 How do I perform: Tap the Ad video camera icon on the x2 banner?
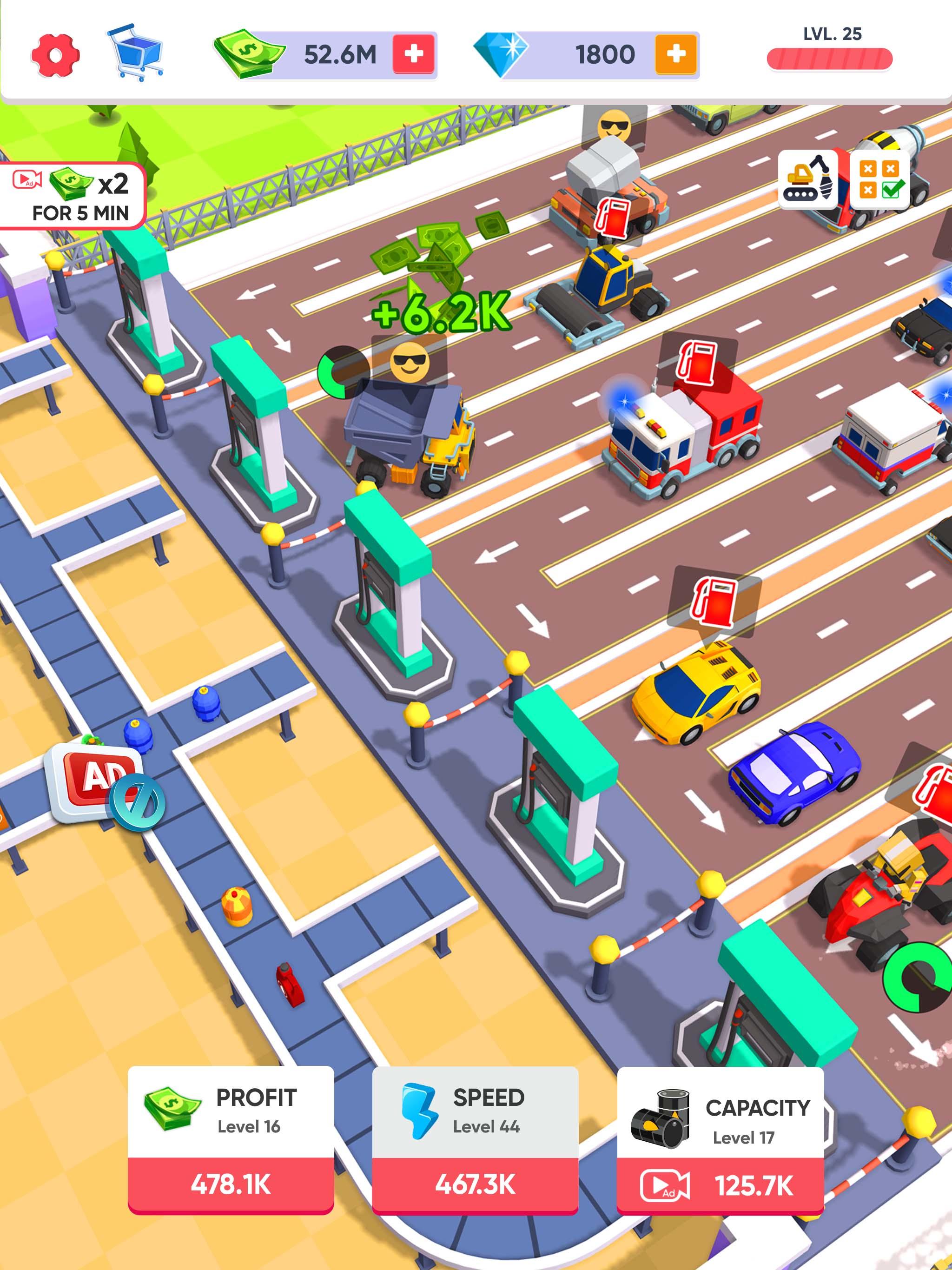pyautogui.click(x=26, y=180)
